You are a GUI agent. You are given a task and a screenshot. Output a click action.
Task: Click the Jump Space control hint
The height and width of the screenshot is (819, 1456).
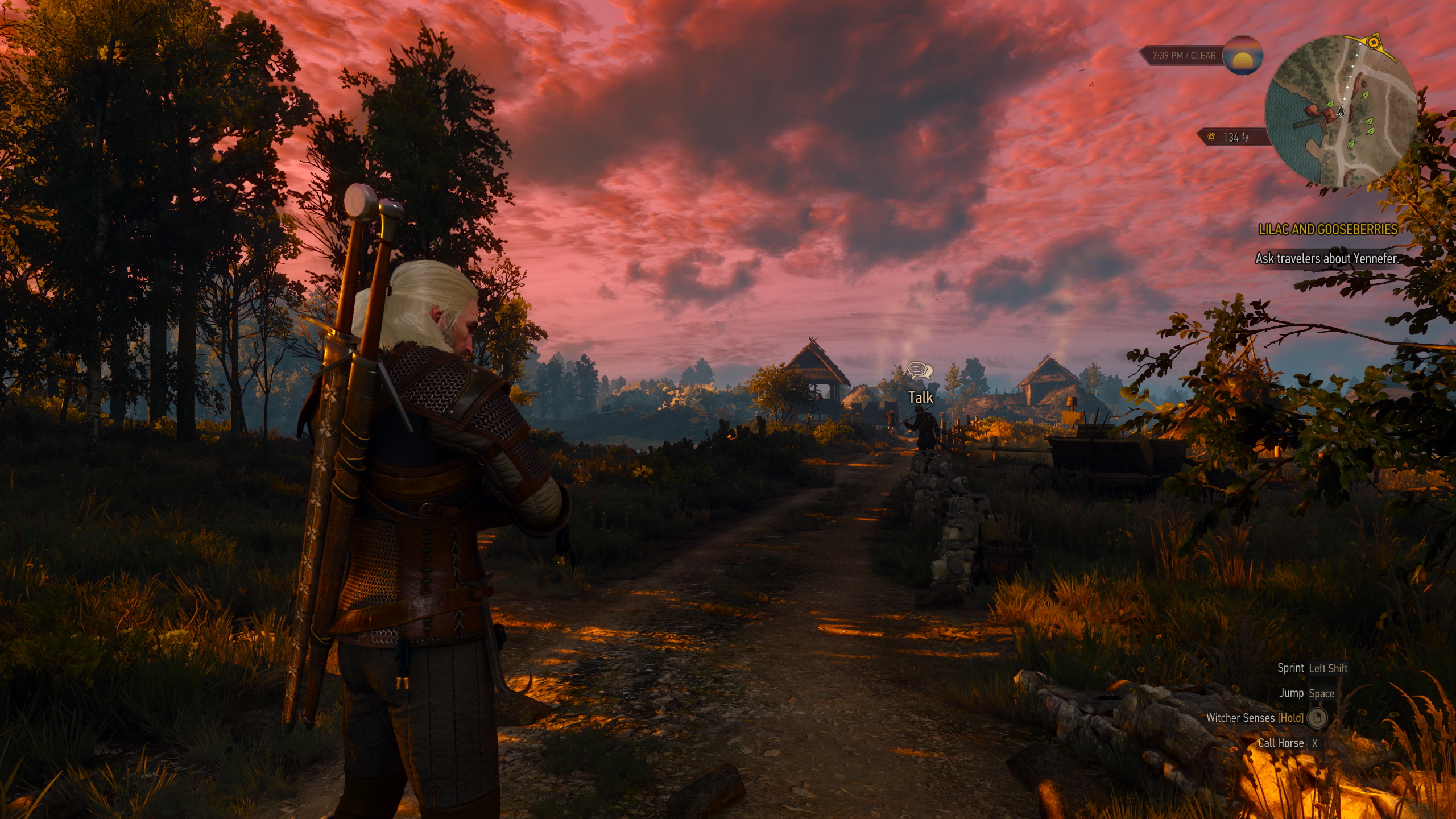pos(1308,693)
